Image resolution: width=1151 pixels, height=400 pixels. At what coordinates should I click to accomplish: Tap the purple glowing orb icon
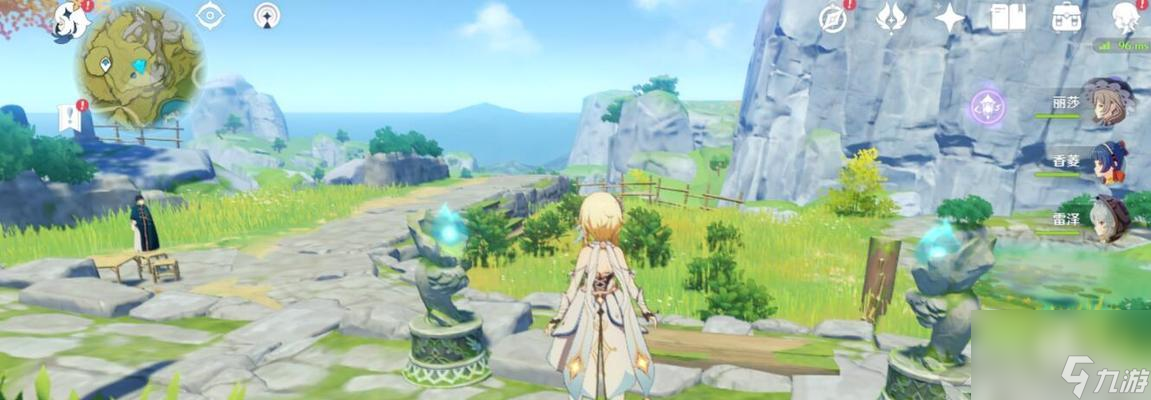click(987, 107)
